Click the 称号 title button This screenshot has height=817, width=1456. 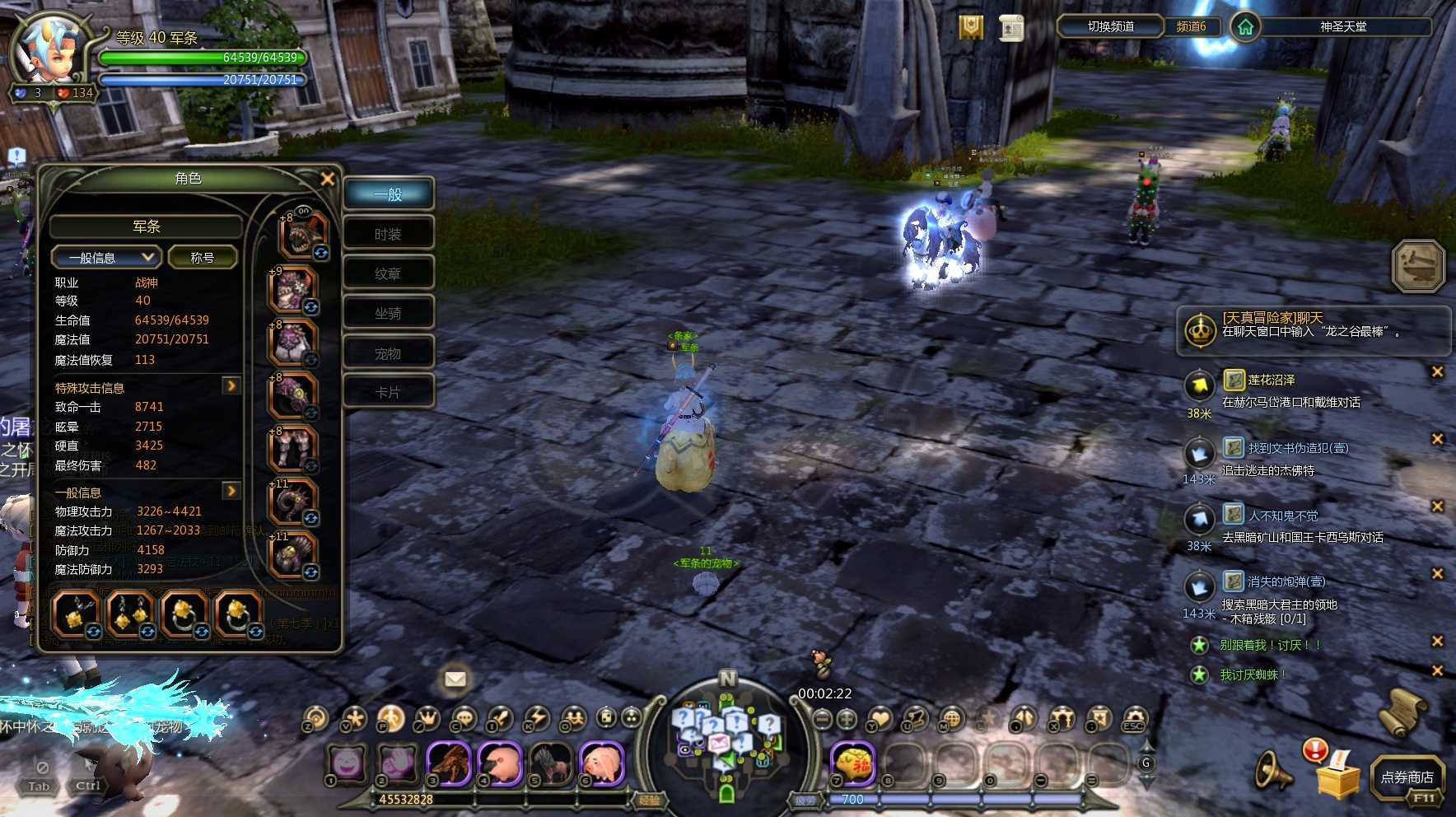click(203, 258)
